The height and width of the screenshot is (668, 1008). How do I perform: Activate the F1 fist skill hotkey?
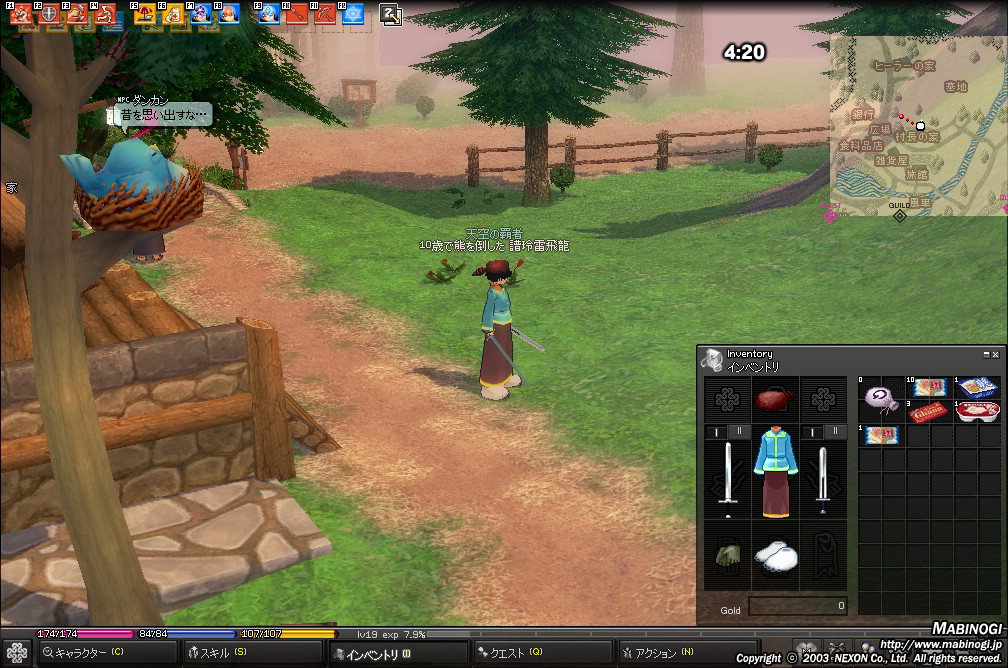point(21,14)
